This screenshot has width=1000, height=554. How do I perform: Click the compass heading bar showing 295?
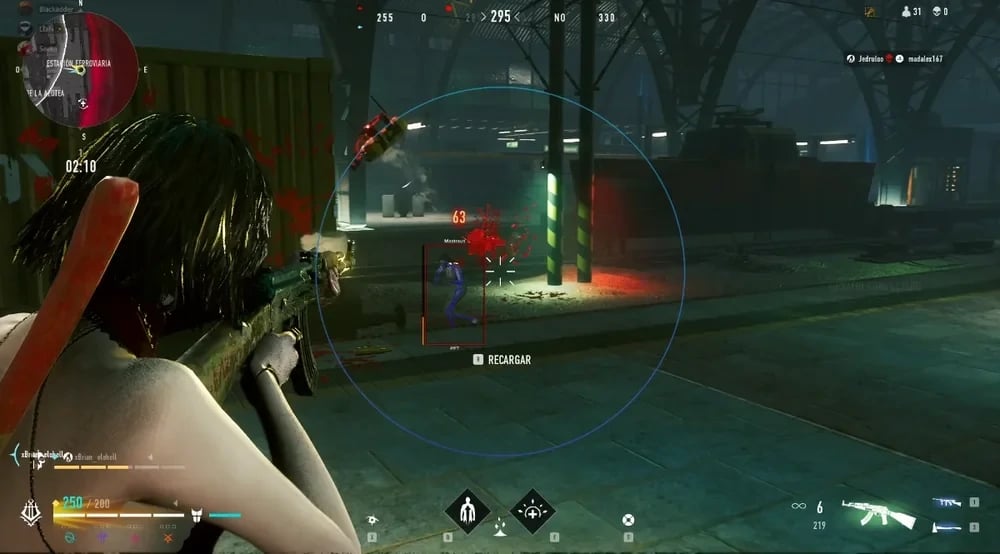click(x=498, y=17)
